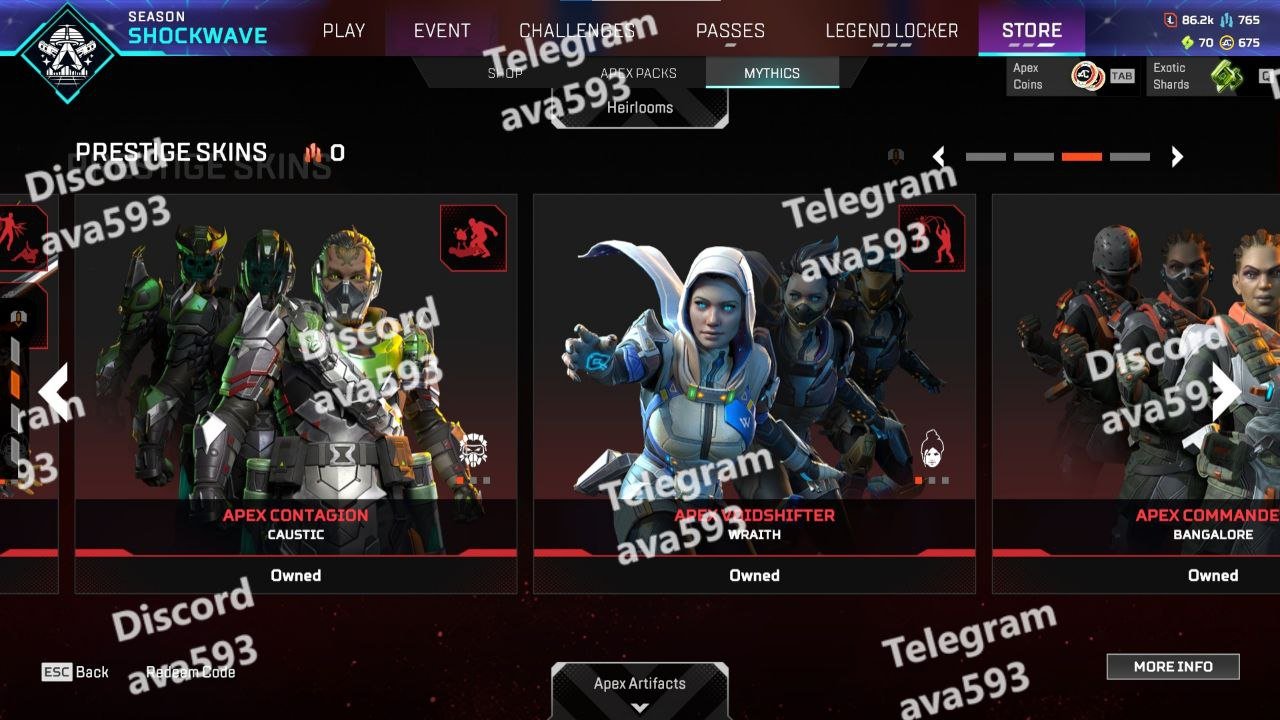Open the Play tab
Viewport: 1280px width, 720px height.
(x=343, y=31)
